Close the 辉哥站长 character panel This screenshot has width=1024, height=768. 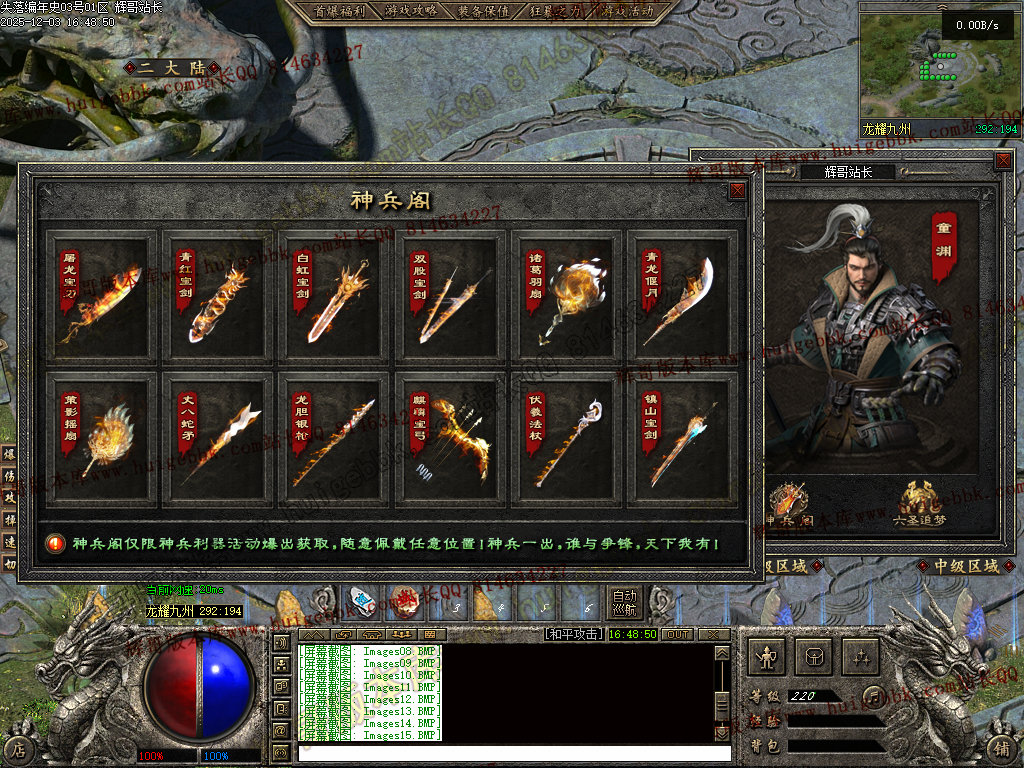pos(1003,160)
